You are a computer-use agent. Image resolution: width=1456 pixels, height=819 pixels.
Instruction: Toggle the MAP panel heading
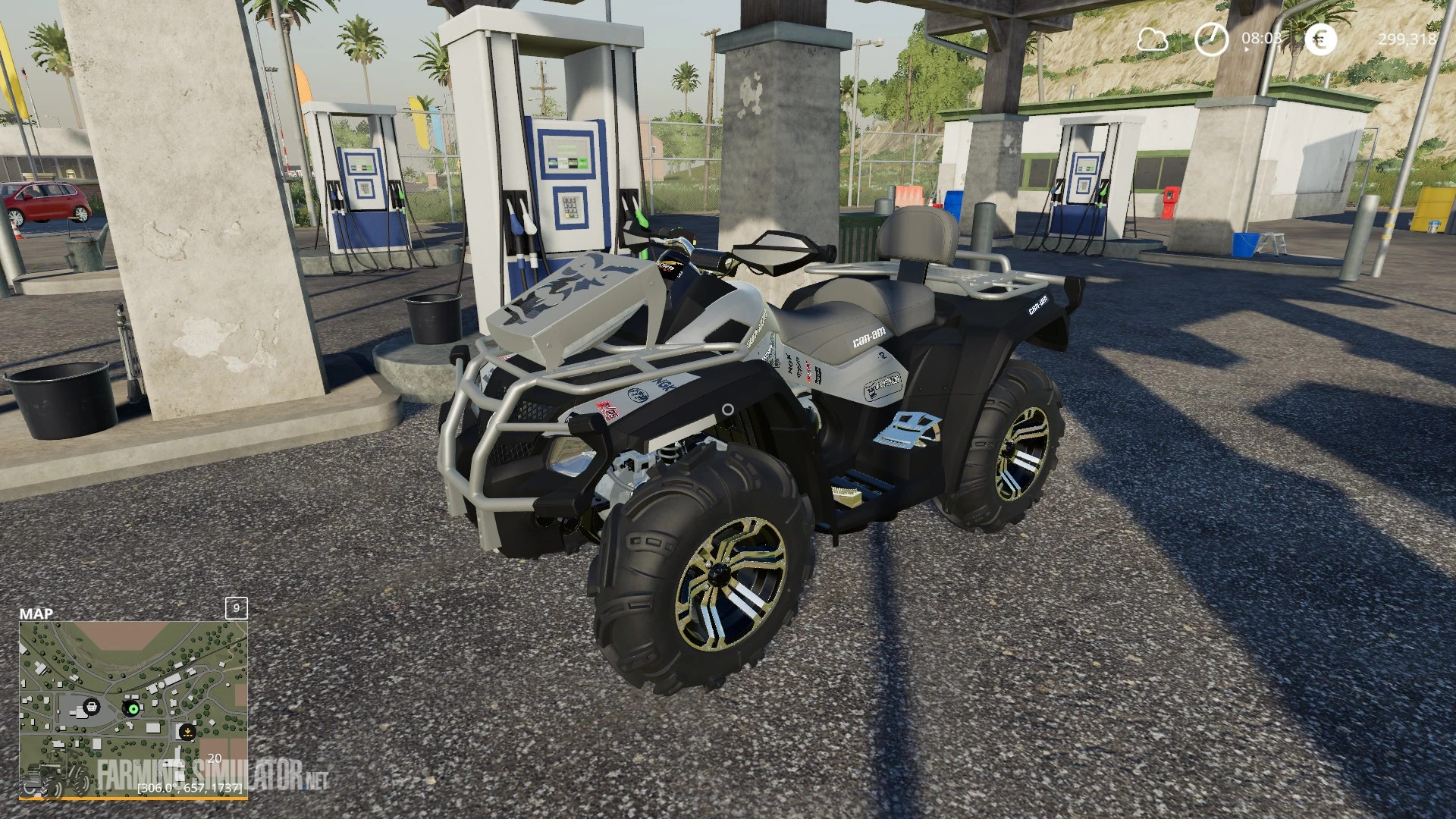(x=36, y=610)
